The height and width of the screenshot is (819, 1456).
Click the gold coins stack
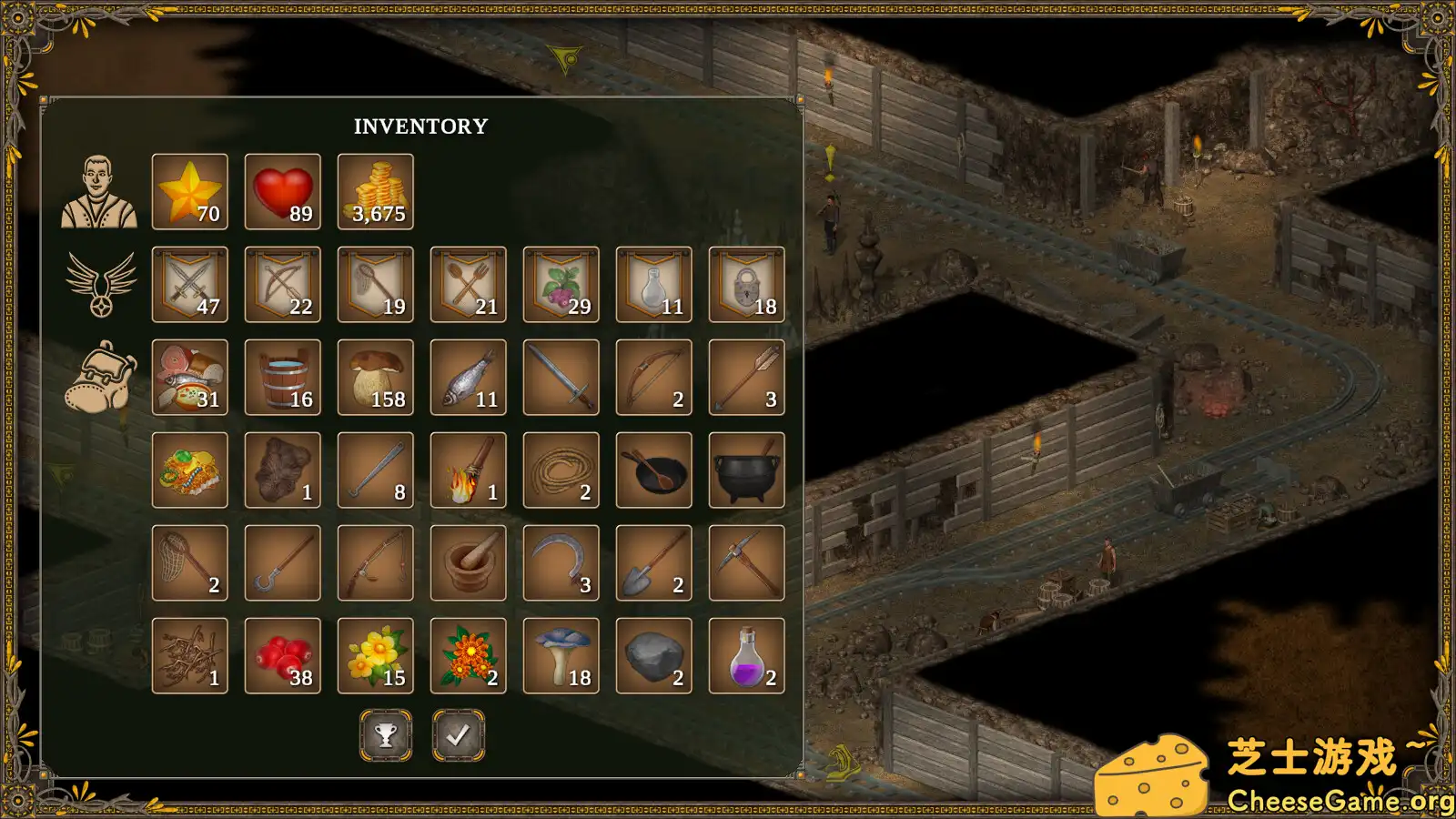(x=375, y=191)
